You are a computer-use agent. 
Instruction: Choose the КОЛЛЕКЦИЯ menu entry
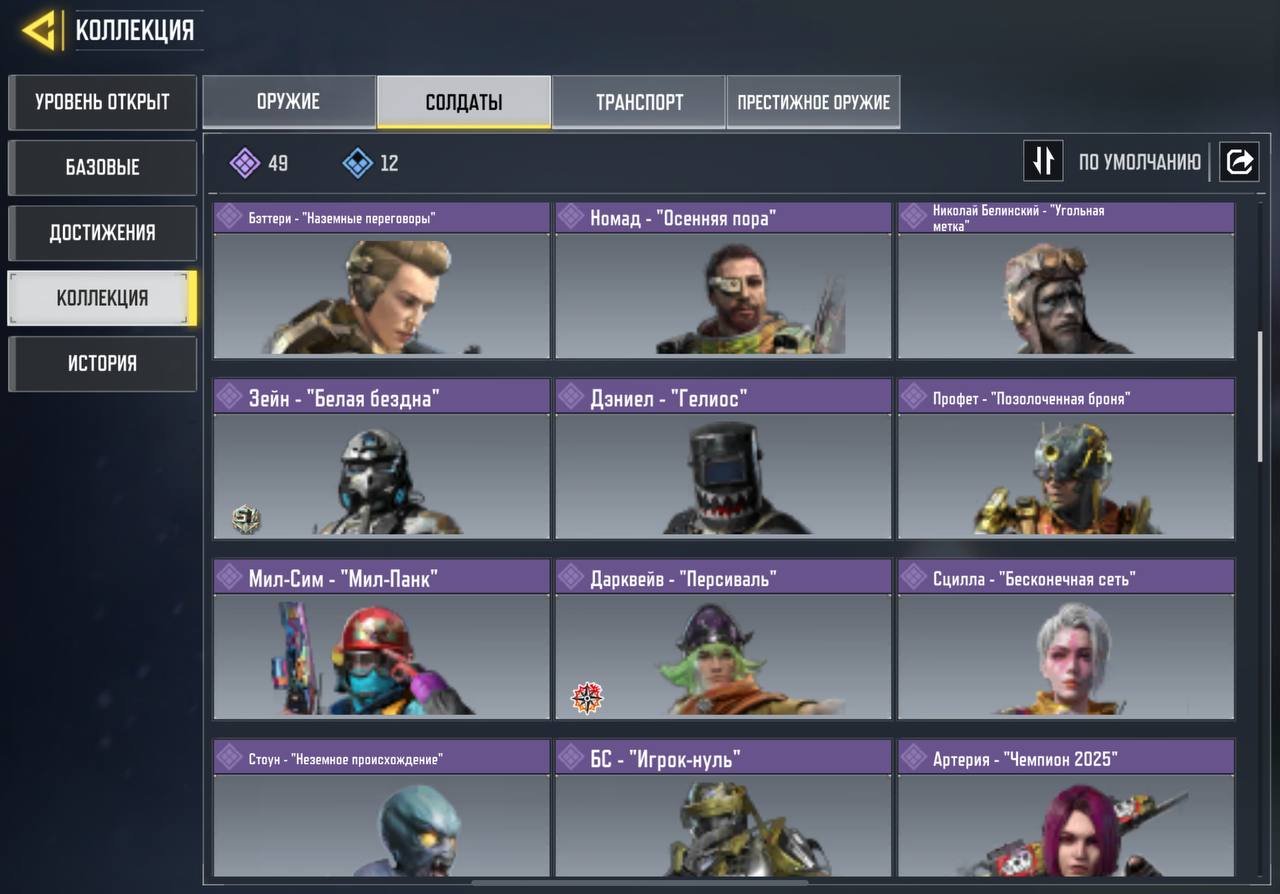point(102,298)
